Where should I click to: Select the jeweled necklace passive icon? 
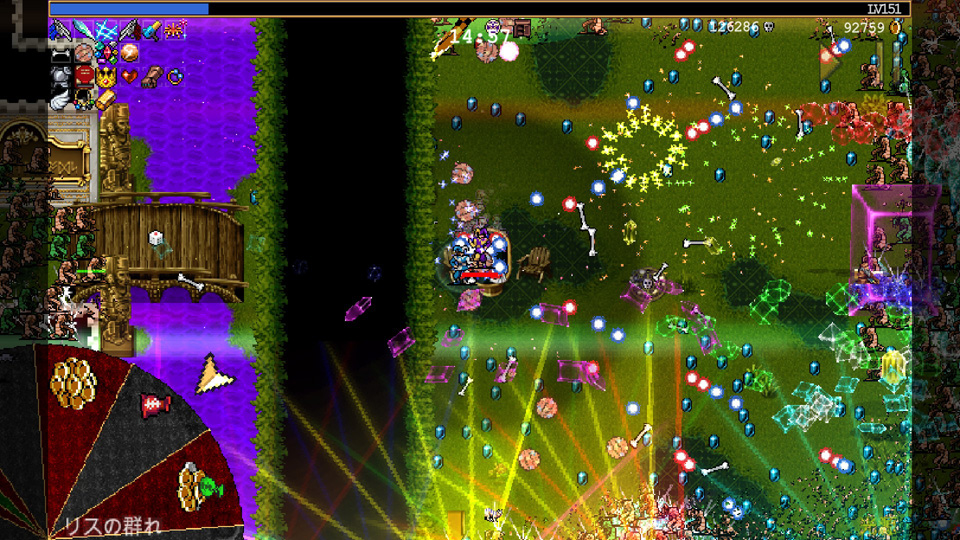83,98
